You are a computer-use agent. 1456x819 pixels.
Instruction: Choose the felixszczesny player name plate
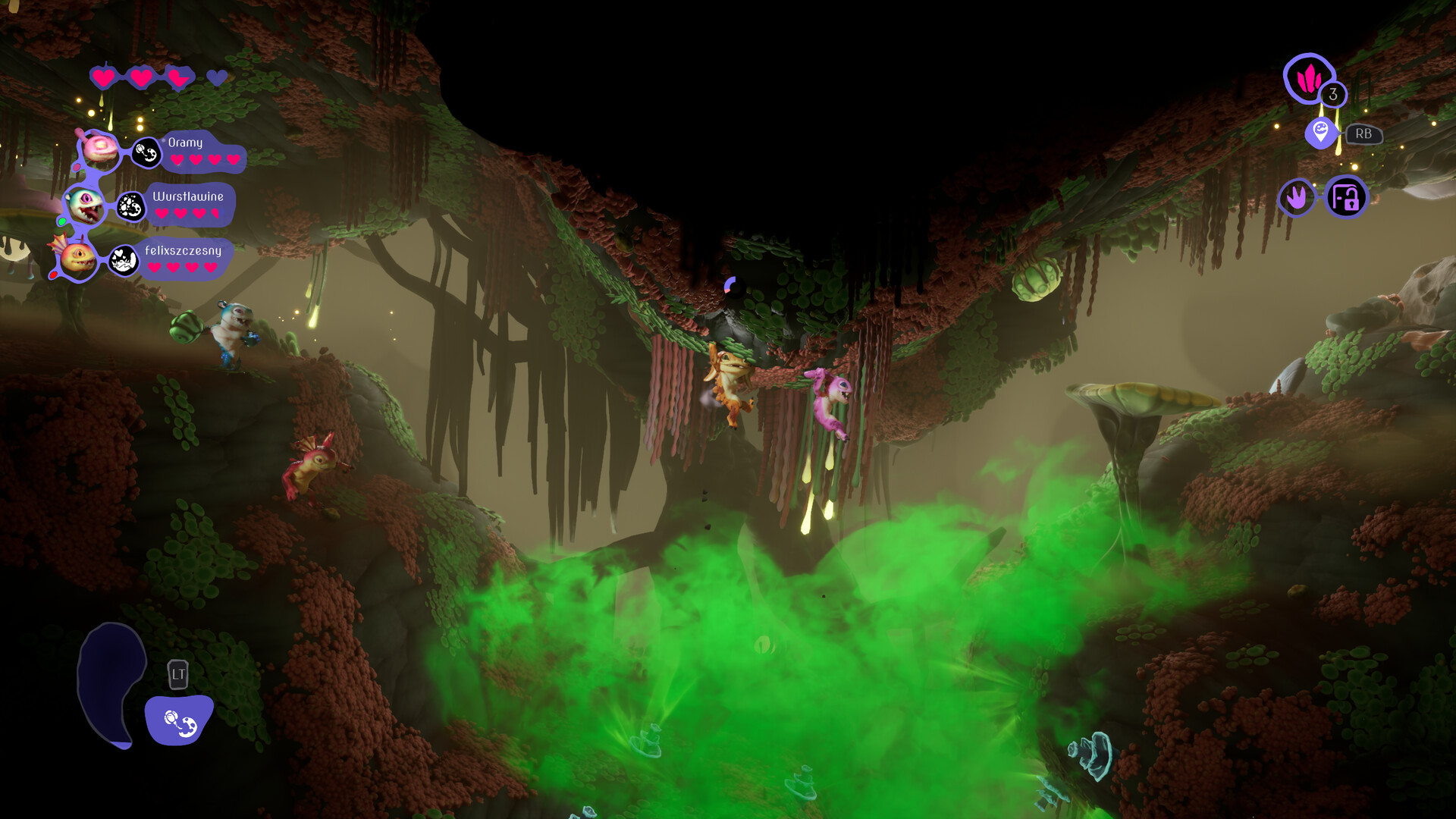pyautogui.click(x=184, y=259)
